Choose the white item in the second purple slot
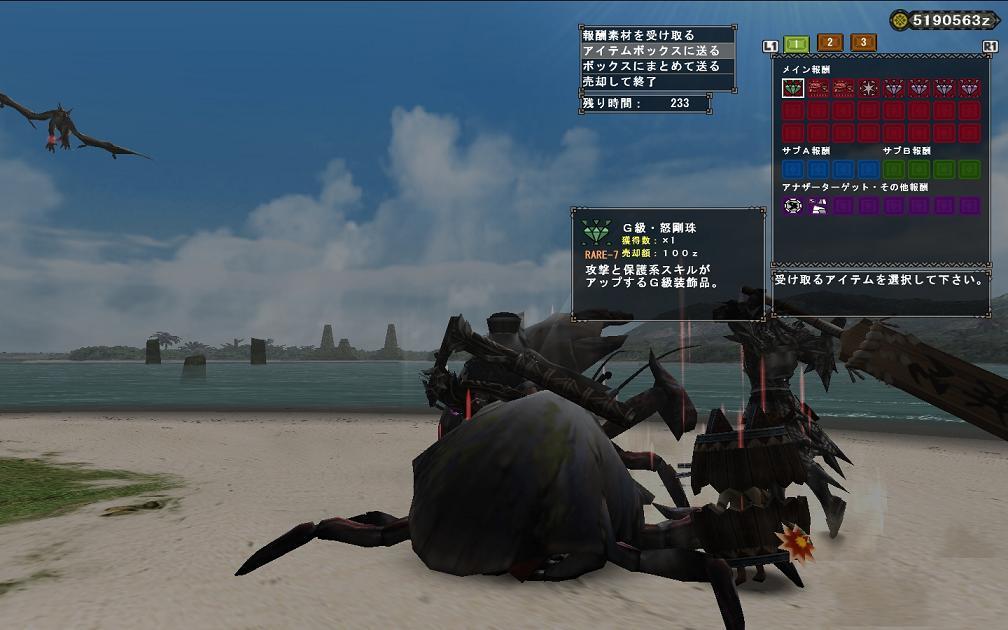1008x630 pixels. pos(818,206)
